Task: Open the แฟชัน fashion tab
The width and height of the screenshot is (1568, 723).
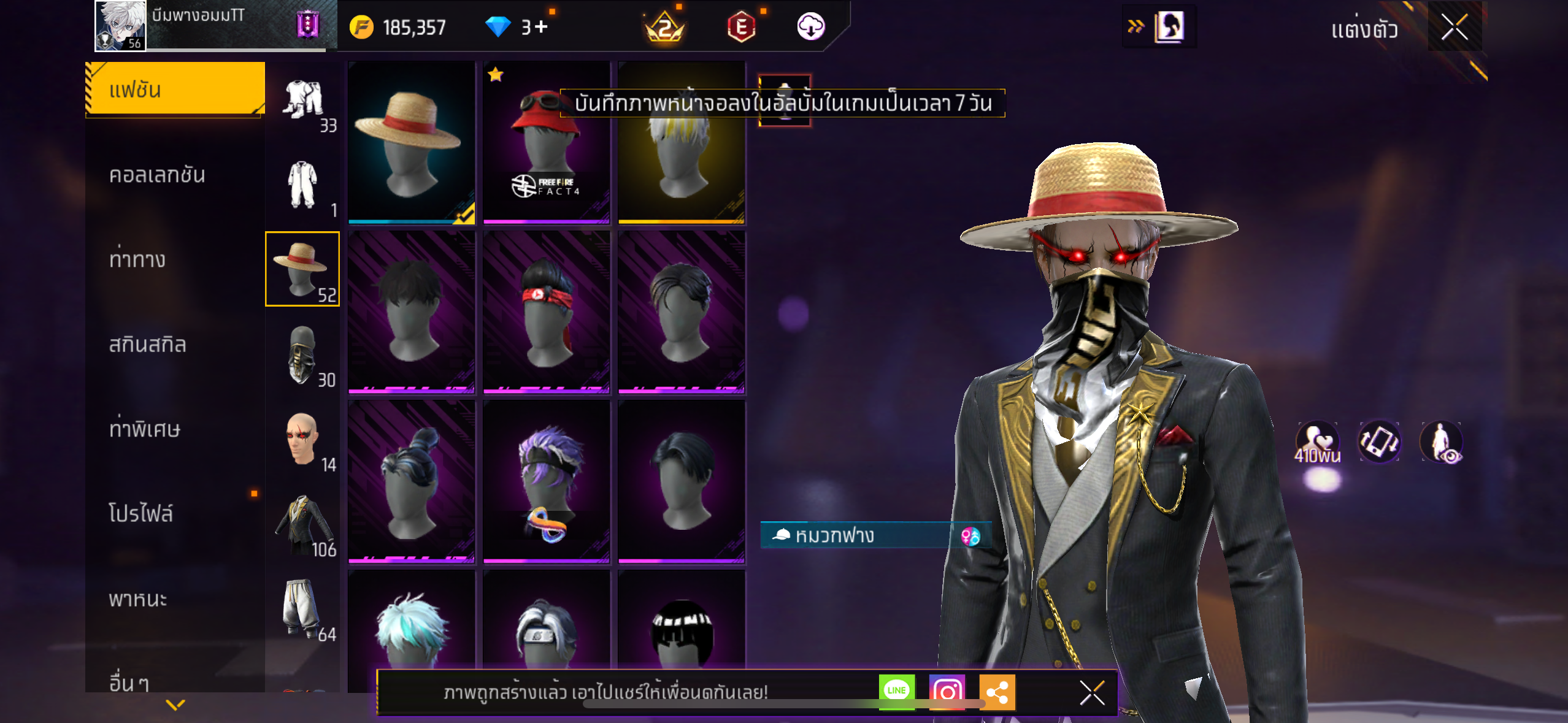Action: (x=175, y=90)
